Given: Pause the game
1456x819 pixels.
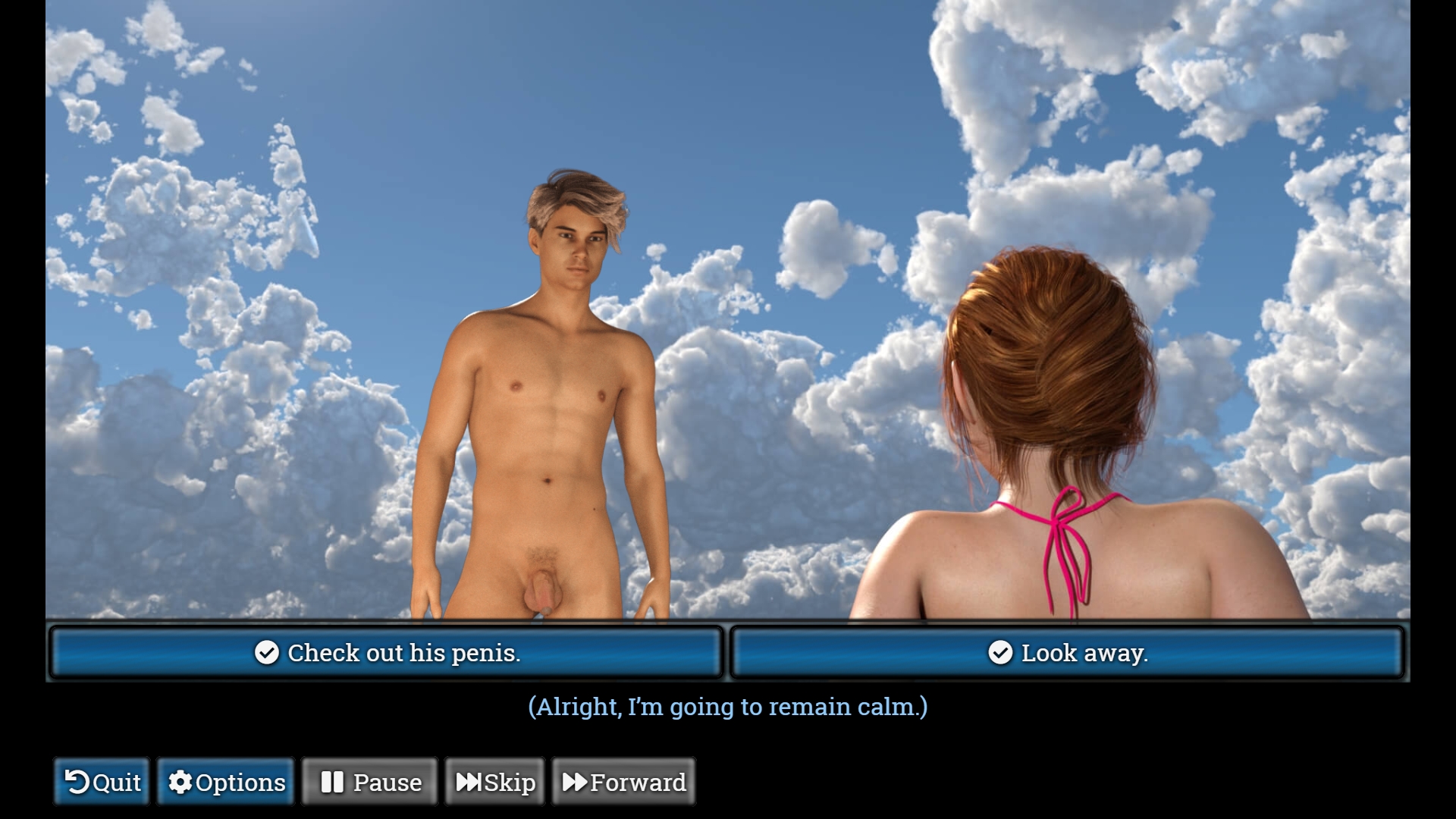Looking at the screenshot, I should click(x=369, y=782).
